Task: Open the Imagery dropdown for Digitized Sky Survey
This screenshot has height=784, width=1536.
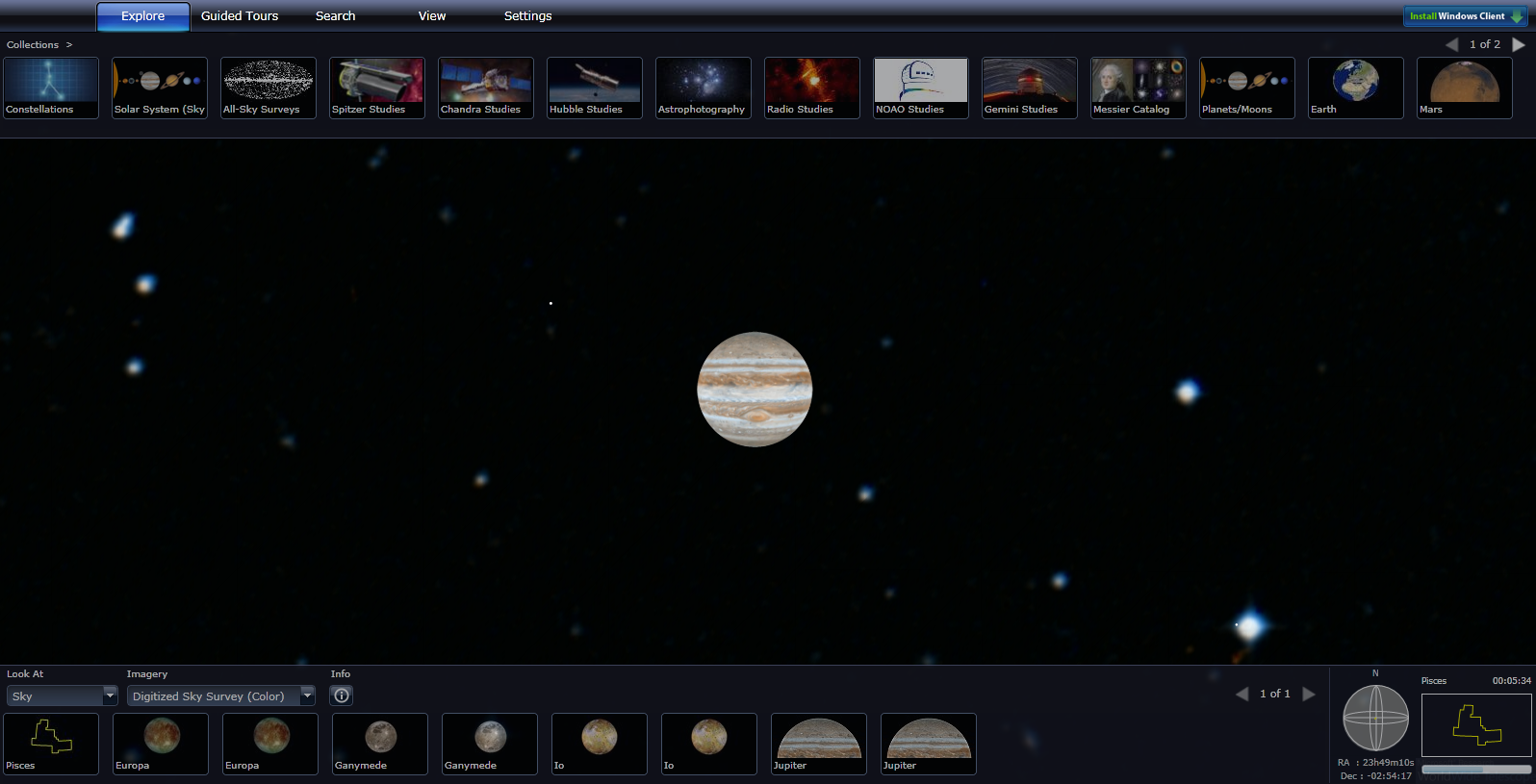Action: [220, 695]
